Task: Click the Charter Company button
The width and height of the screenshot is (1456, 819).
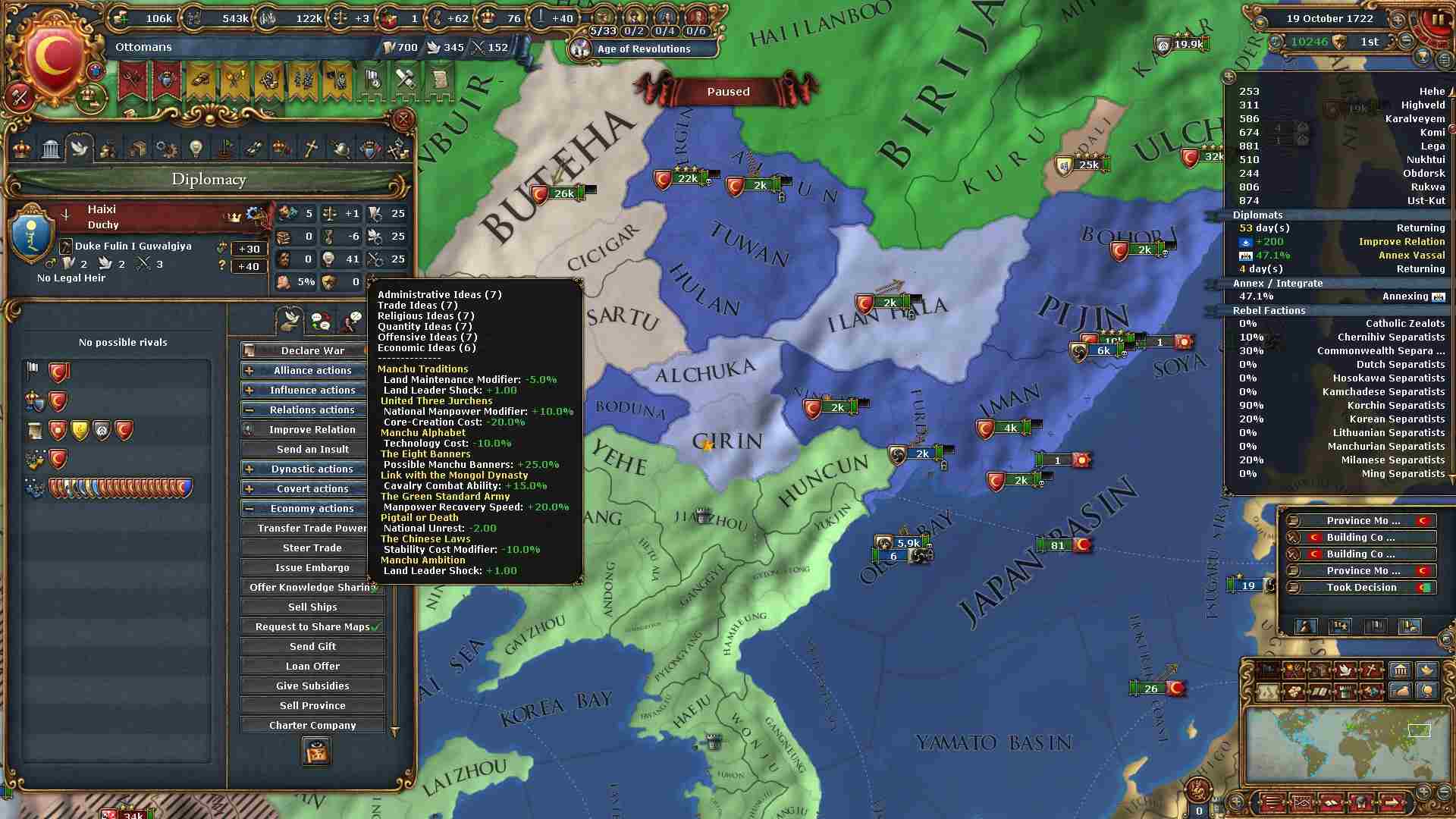Action: click(312, 725)
